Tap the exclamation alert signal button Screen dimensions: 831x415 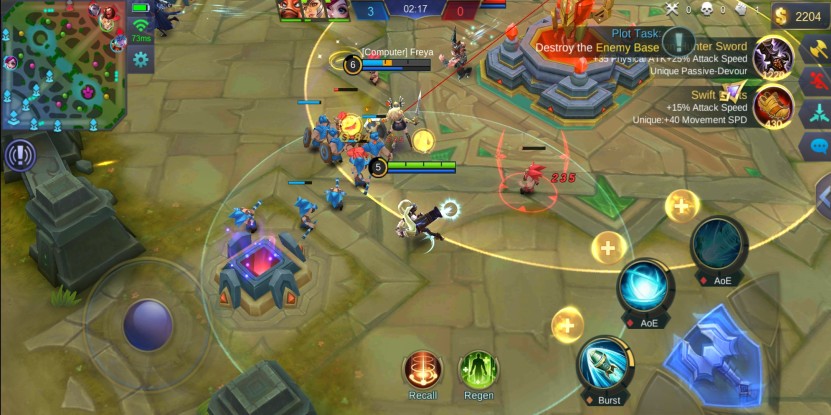coord(19,154)
